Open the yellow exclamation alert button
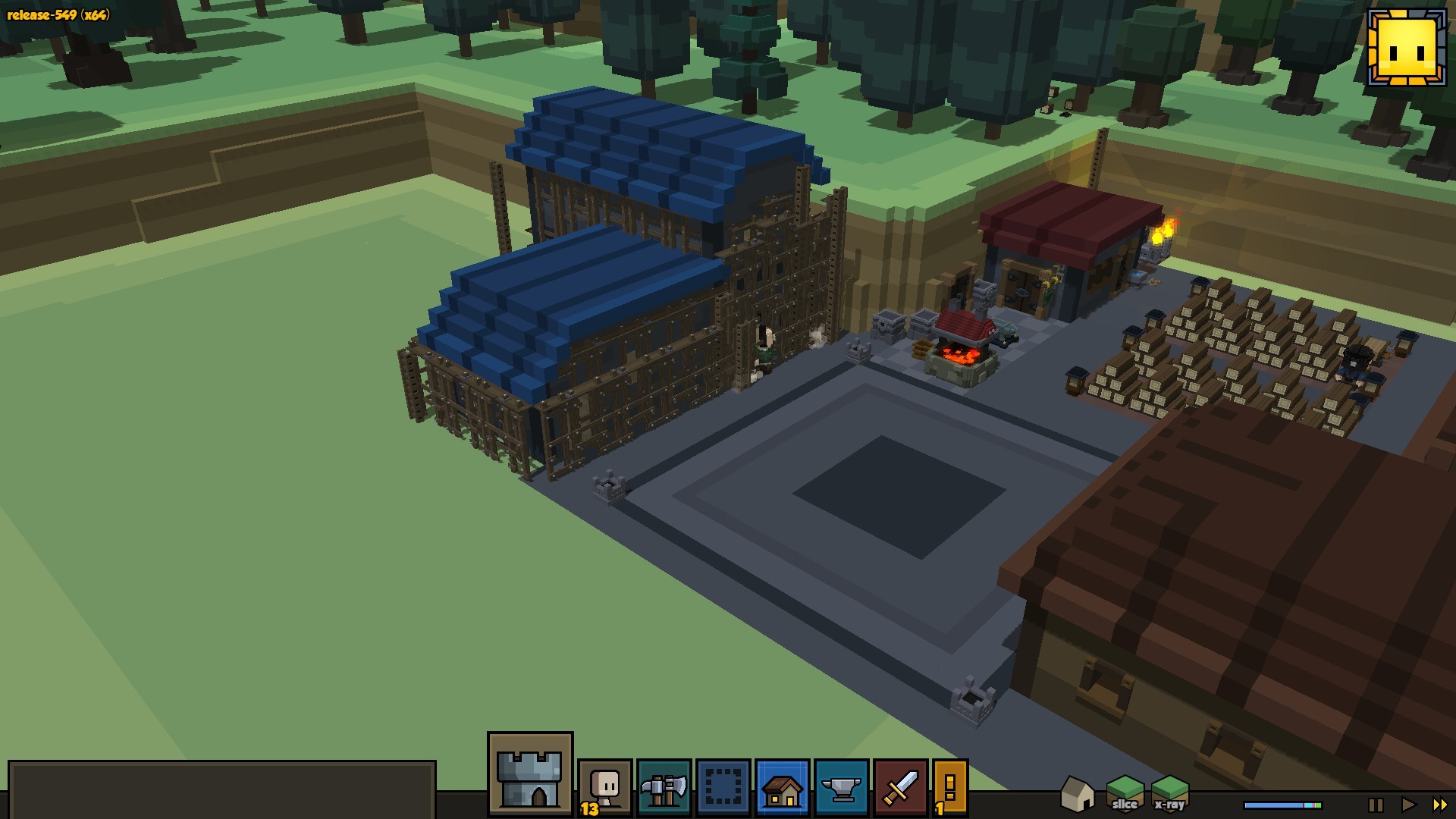The width and height of the screenshot is (1456, 819). (x=950, y=787)
